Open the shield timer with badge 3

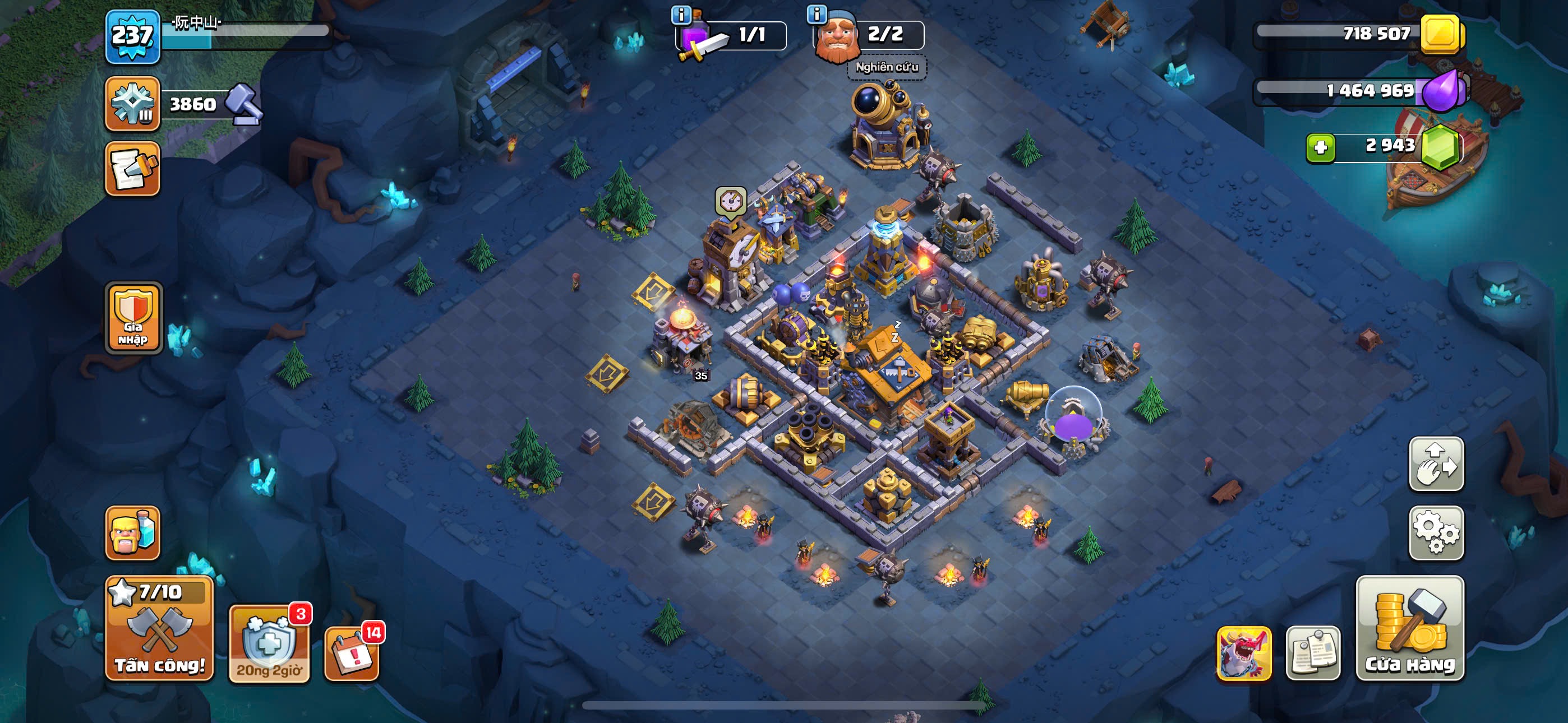(269, 643)
